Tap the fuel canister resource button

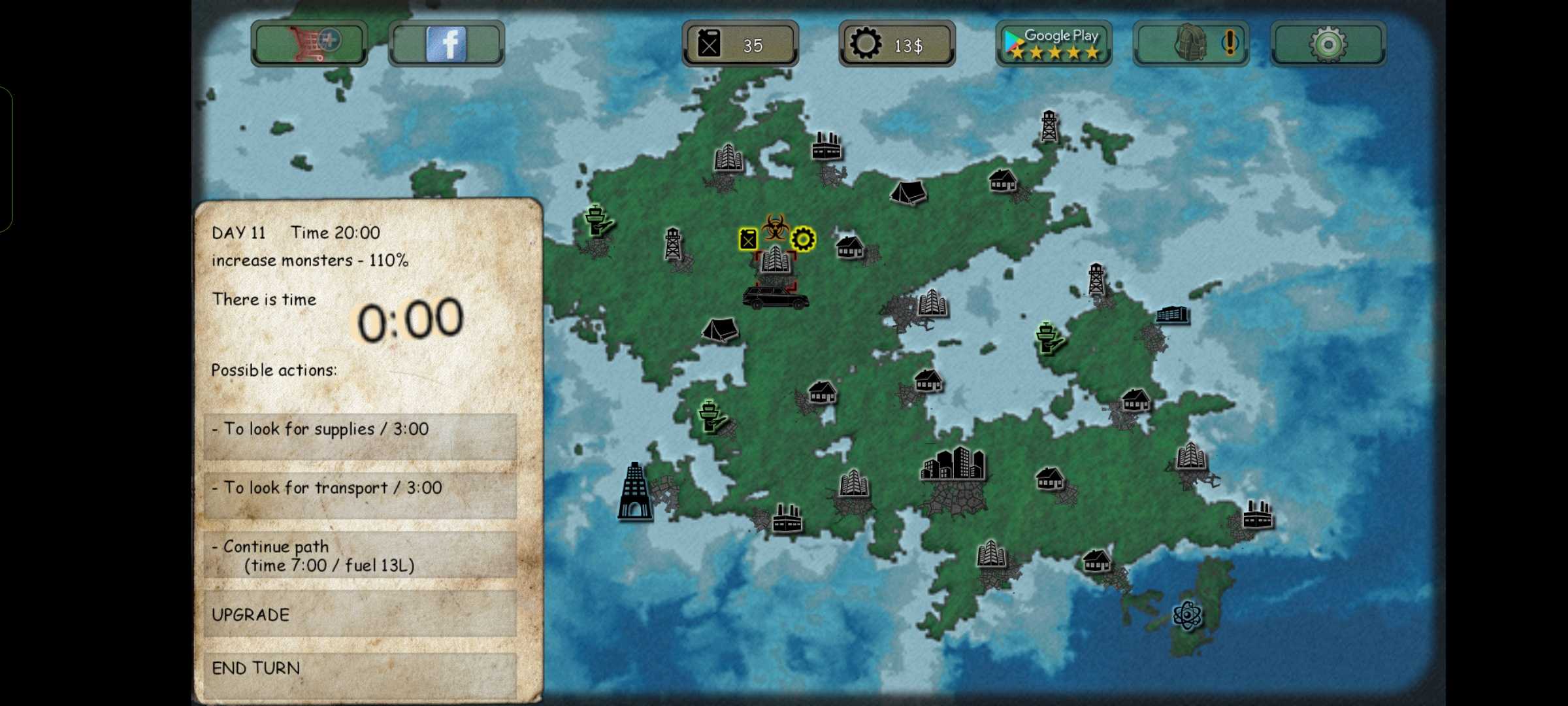coord(740,44)
